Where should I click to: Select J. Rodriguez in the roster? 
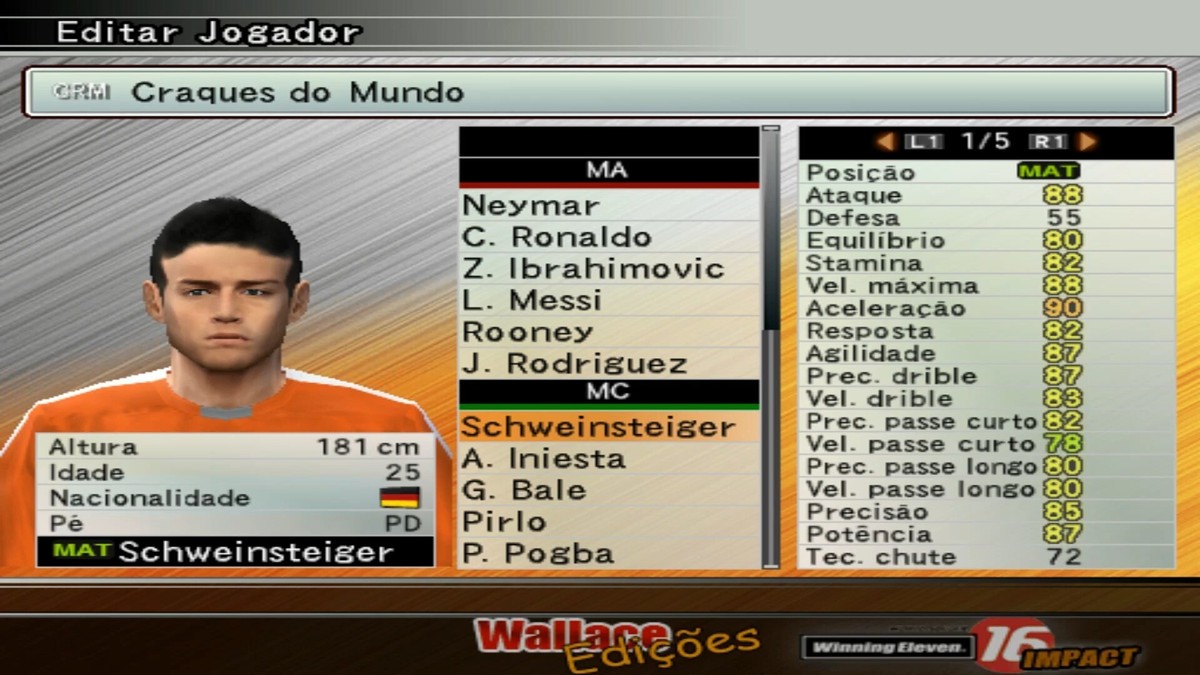[x=608, y=364]
